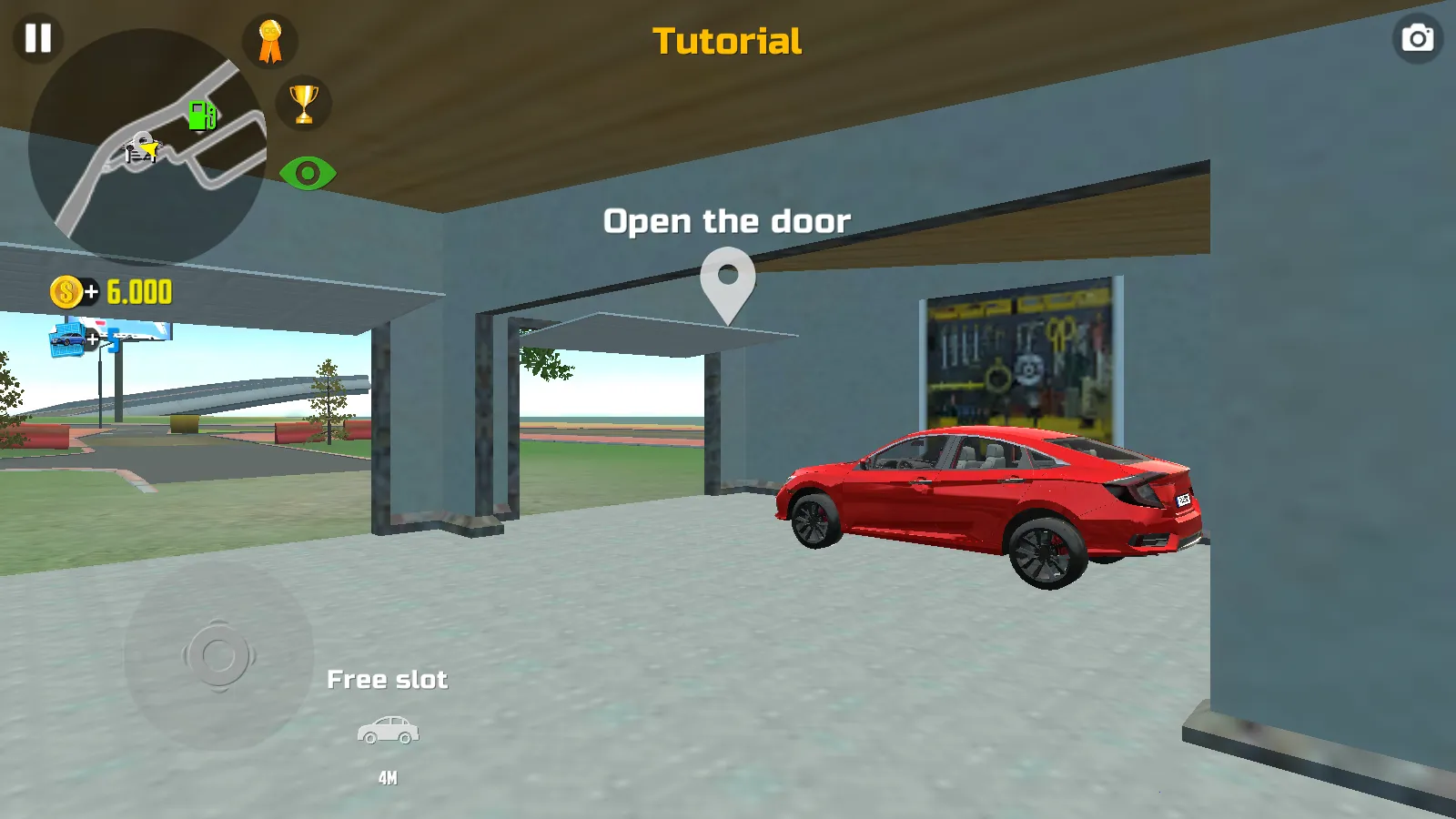Pause the game
This screenshot has width=1456, height=819.
[38, 38]
